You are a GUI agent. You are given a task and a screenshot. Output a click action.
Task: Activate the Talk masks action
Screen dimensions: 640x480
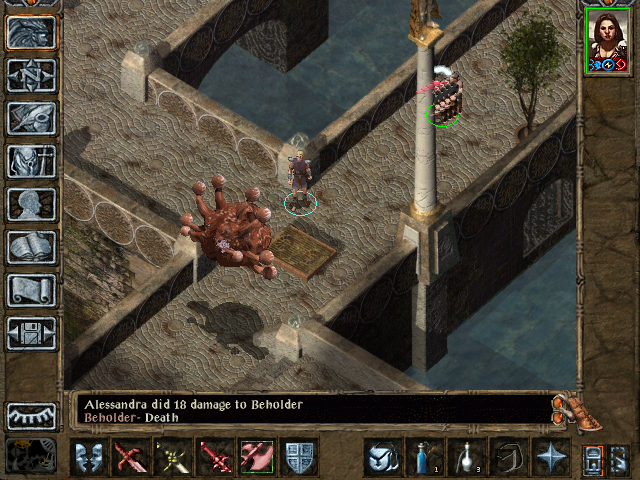(89, 458)
